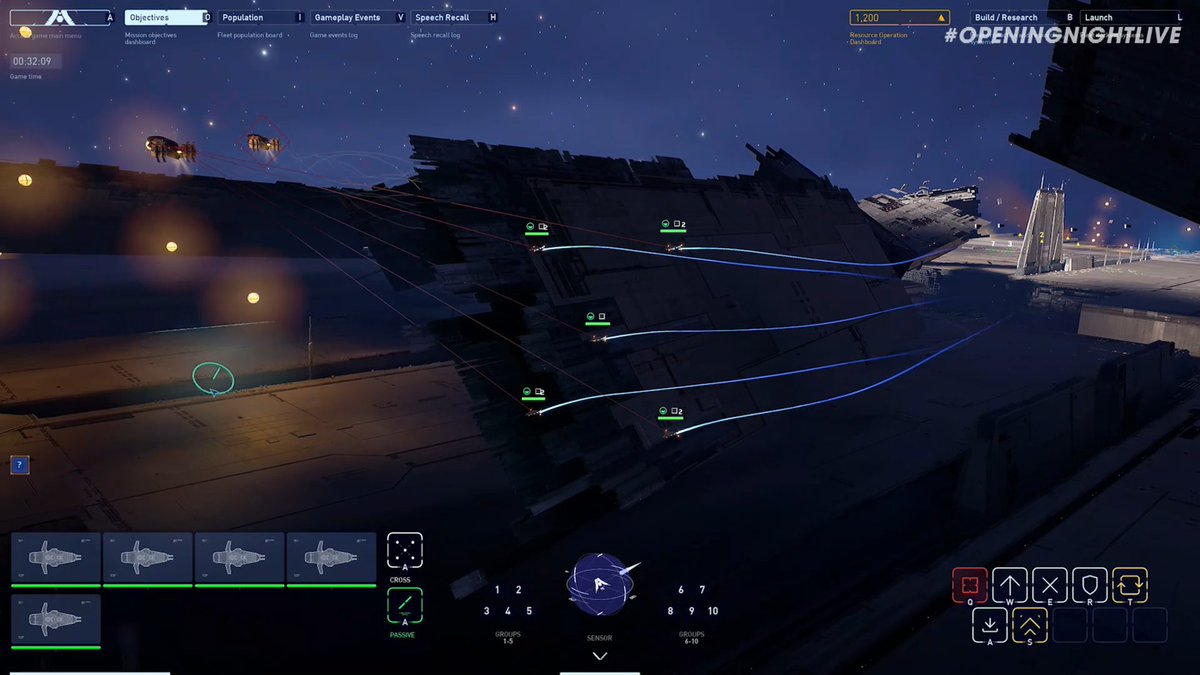Show the Population fleet board
Screen dimensions: 1200x675
pyautogui.click(x=258, y=17)
